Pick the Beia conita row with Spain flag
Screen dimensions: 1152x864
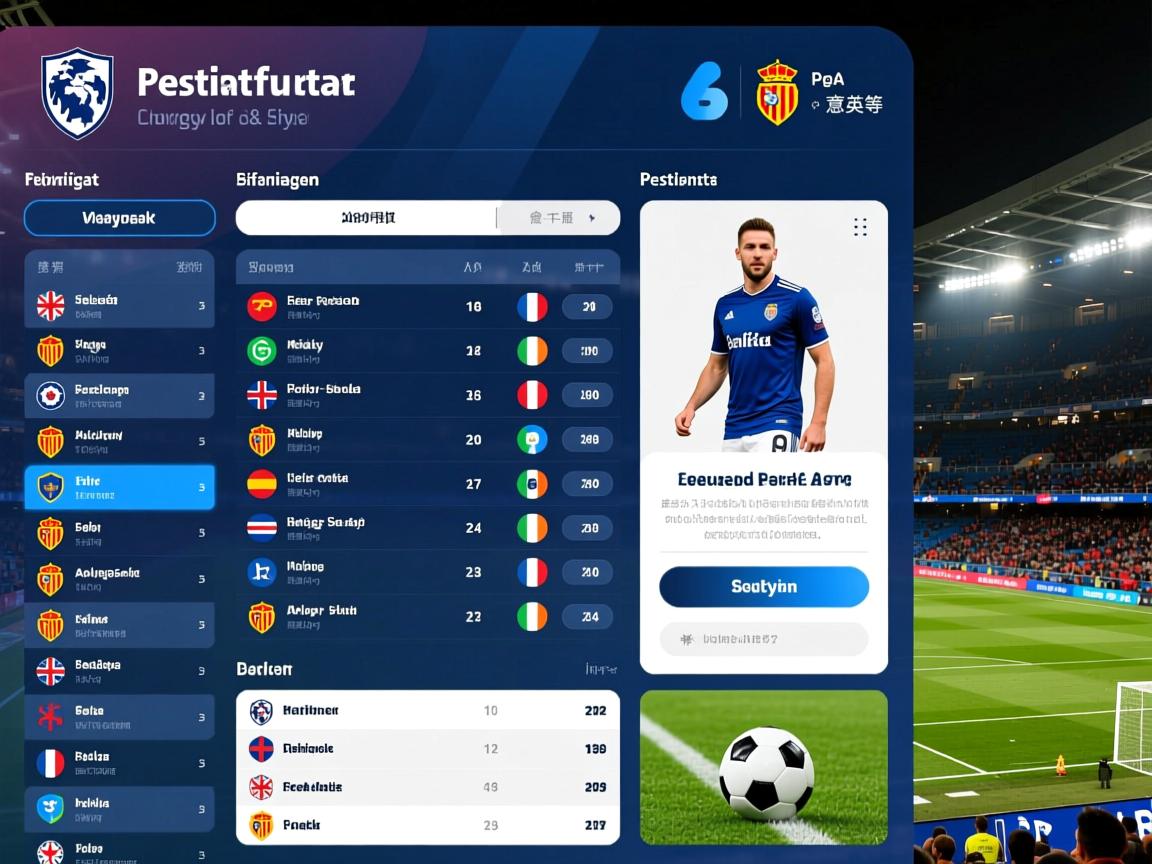click(x=427, y=484)
